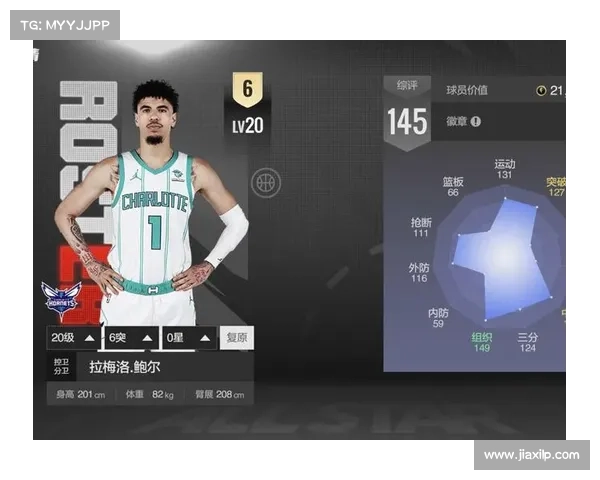Select the 内防 attribute label
The height and width of the screenshot is (480, 600).
[x=438, y=313]
